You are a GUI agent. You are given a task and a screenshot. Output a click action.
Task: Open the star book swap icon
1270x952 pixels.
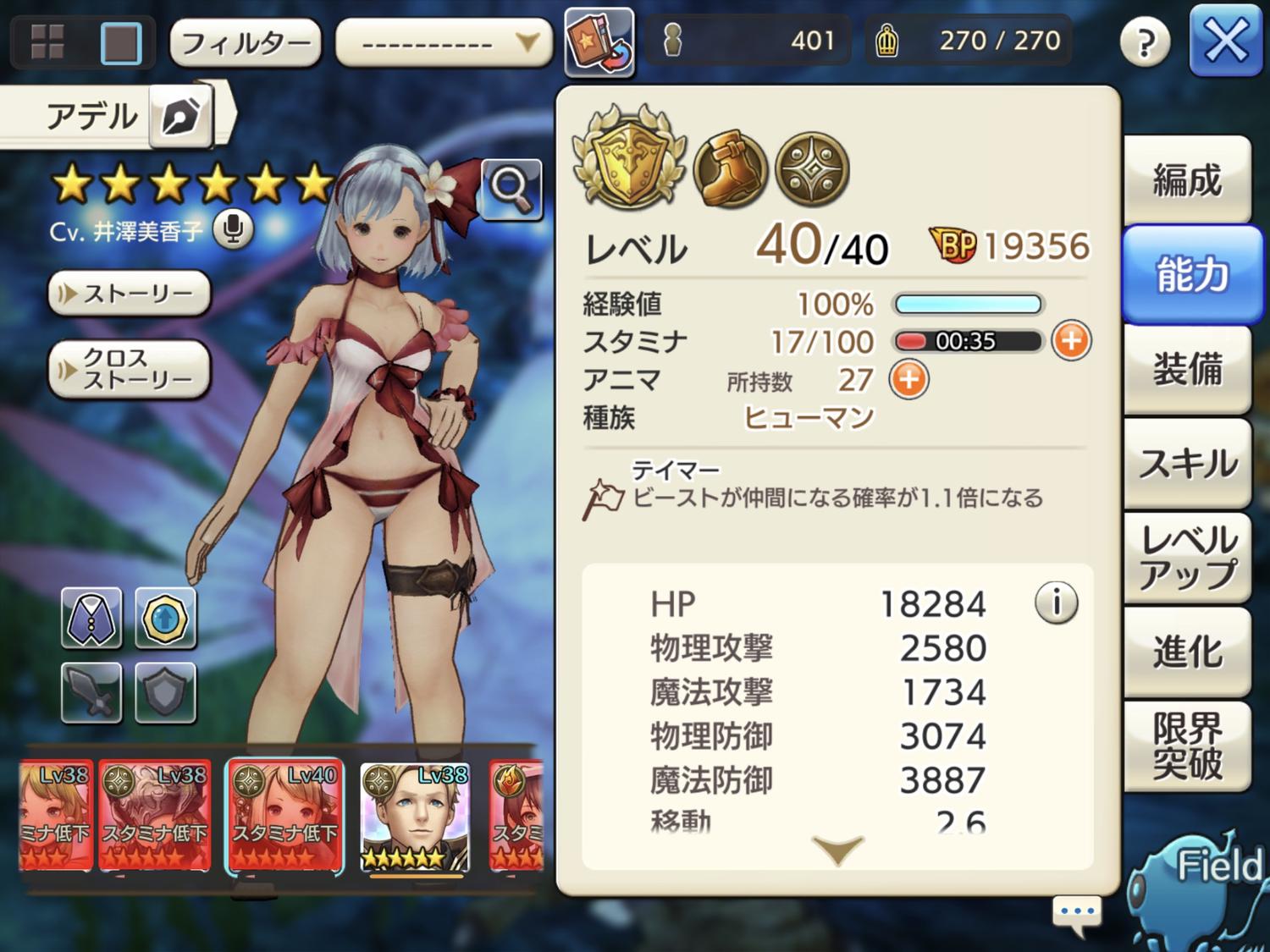[x=599, y=42]
